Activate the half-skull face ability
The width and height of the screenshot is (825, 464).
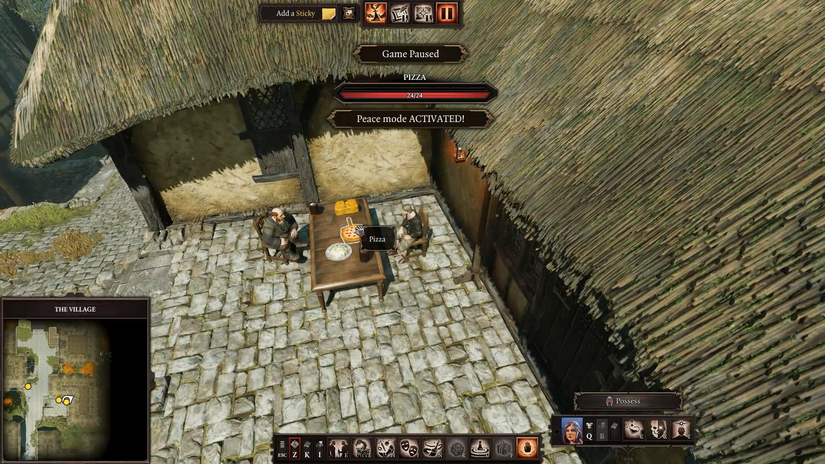click(x=658, y=429)
